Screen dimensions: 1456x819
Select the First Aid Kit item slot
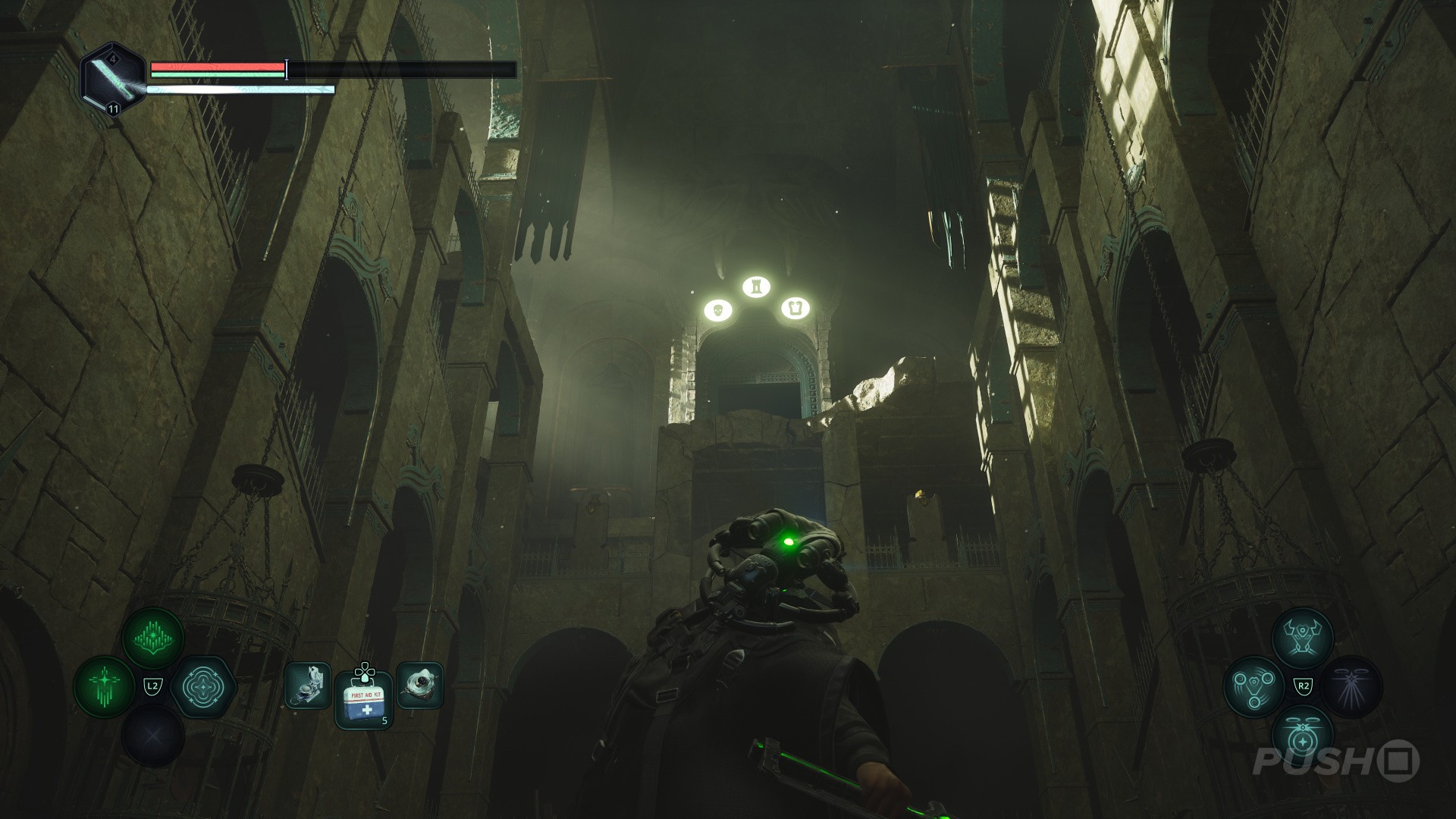tap(363, 700)
